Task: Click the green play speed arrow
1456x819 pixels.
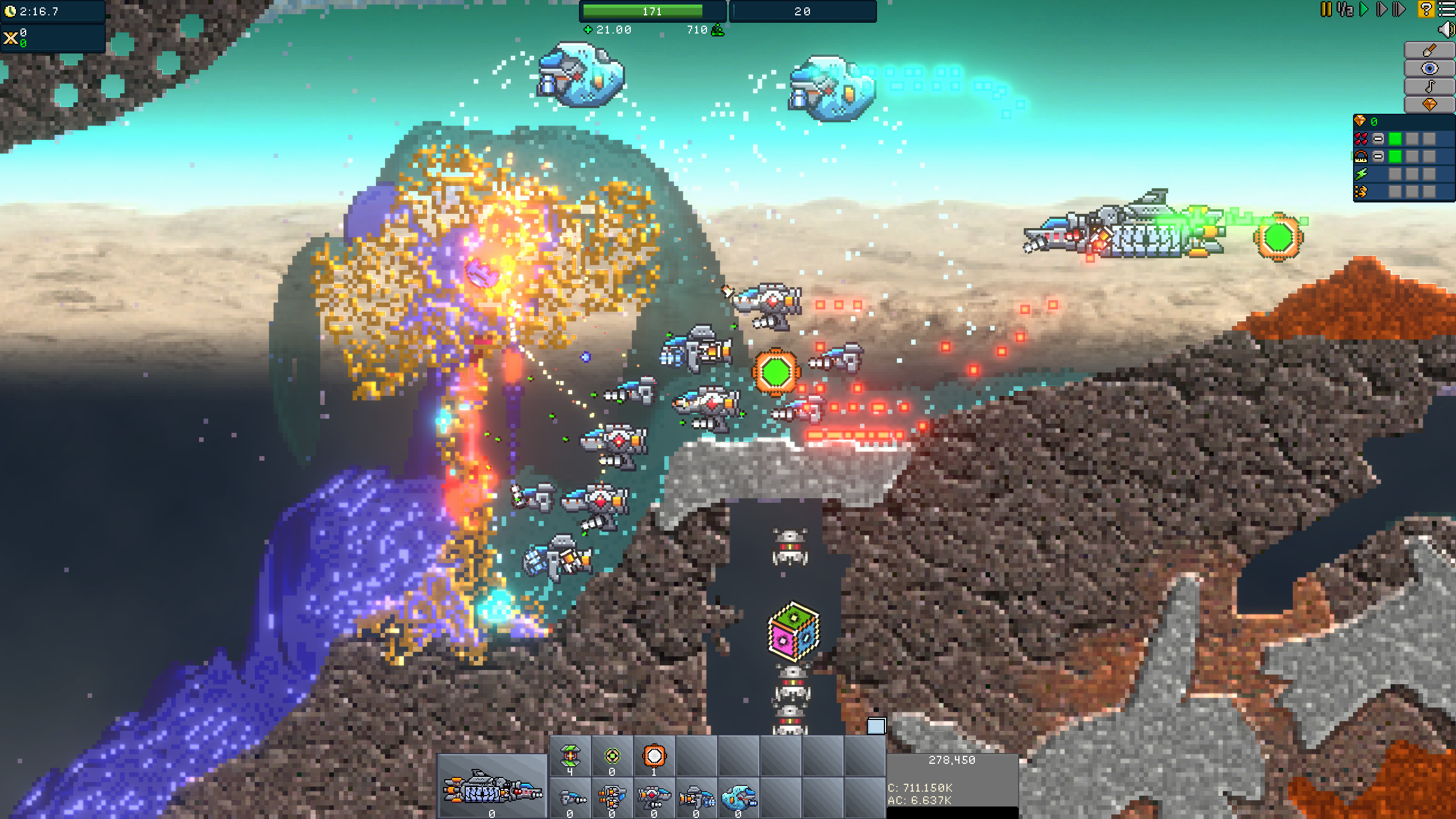Action: [x=1363, y=9]
